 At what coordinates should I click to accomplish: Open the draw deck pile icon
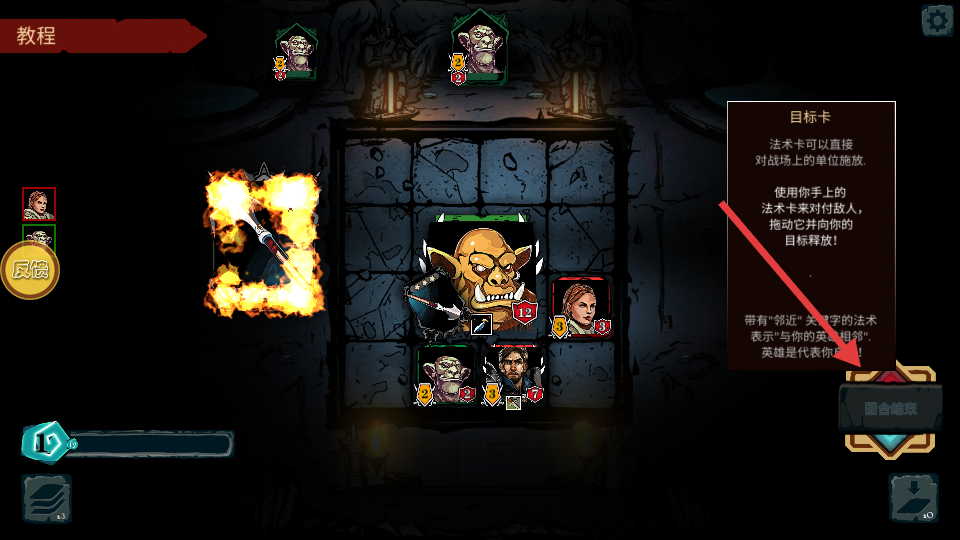pos(46,499)
